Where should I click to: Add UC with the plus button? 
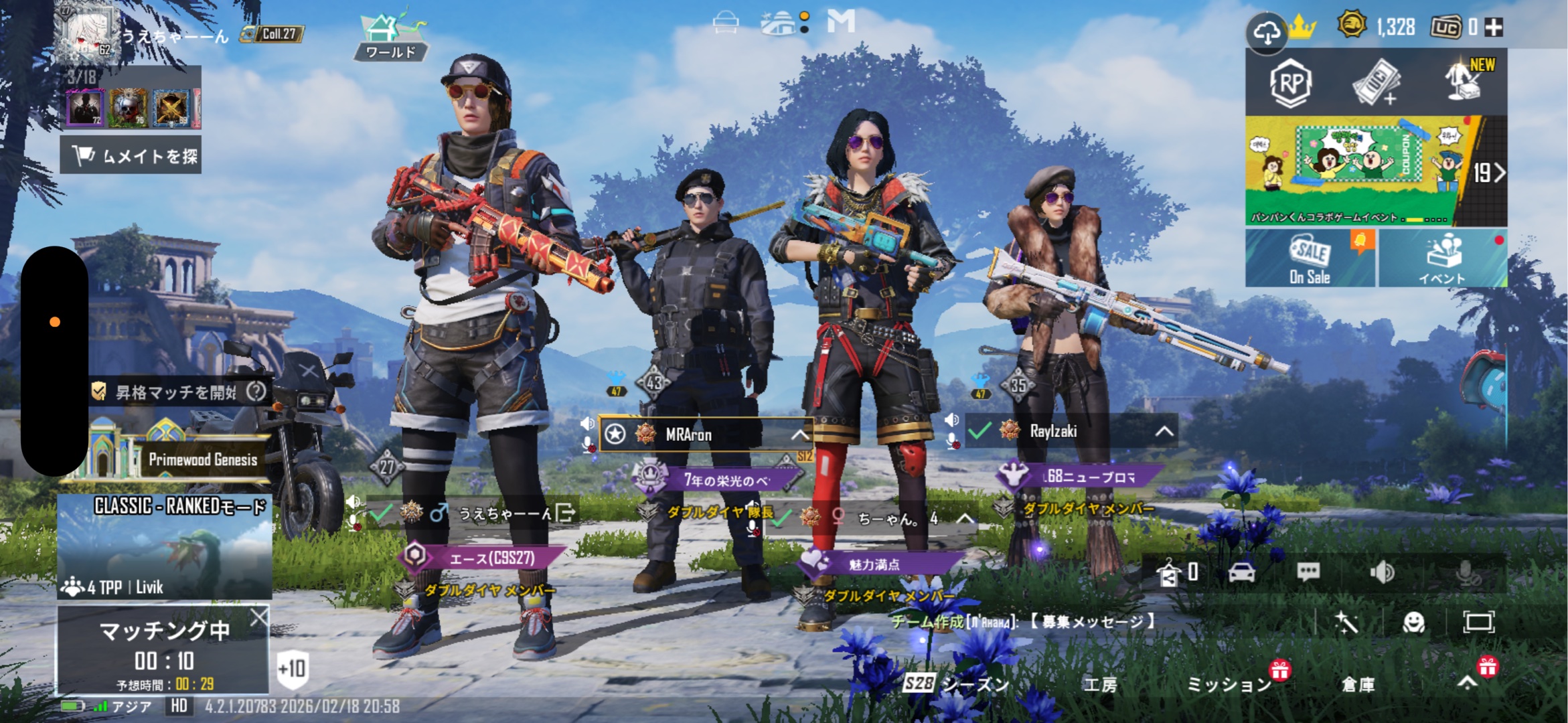[x=1494, y=27]
